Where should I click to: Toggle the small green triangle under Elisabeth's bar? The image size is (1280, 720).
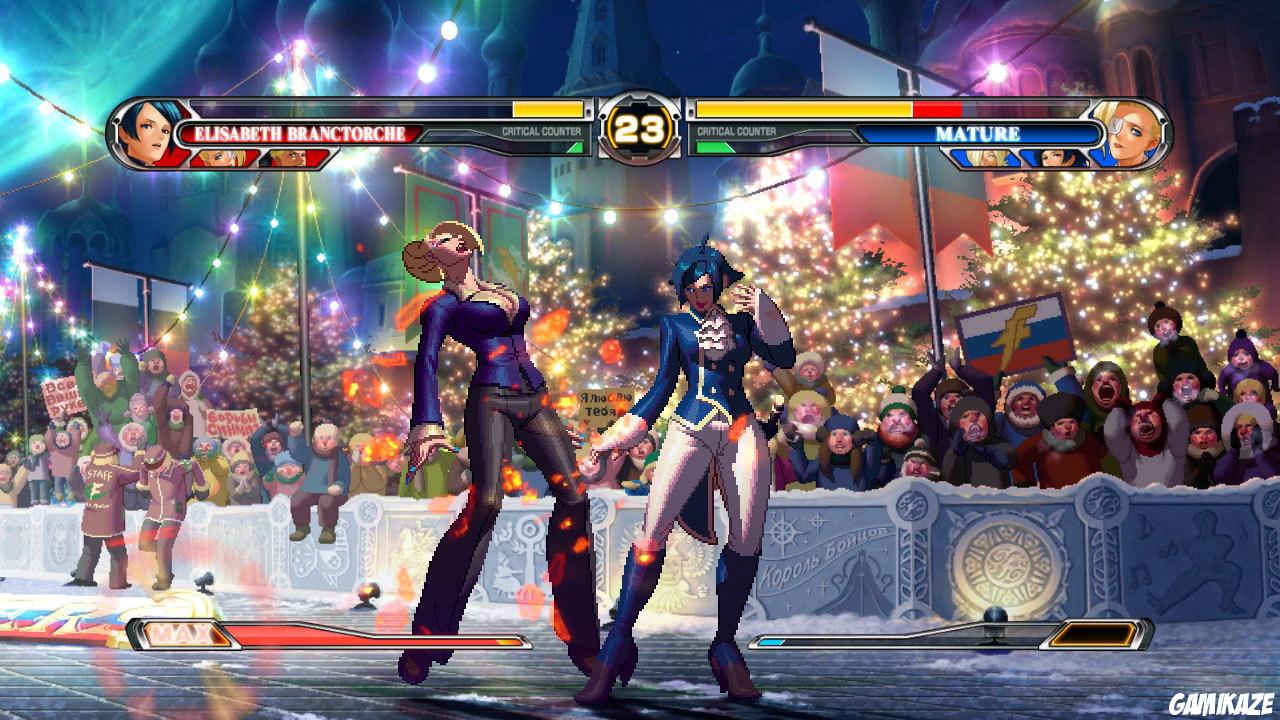(x=574, y=146)
